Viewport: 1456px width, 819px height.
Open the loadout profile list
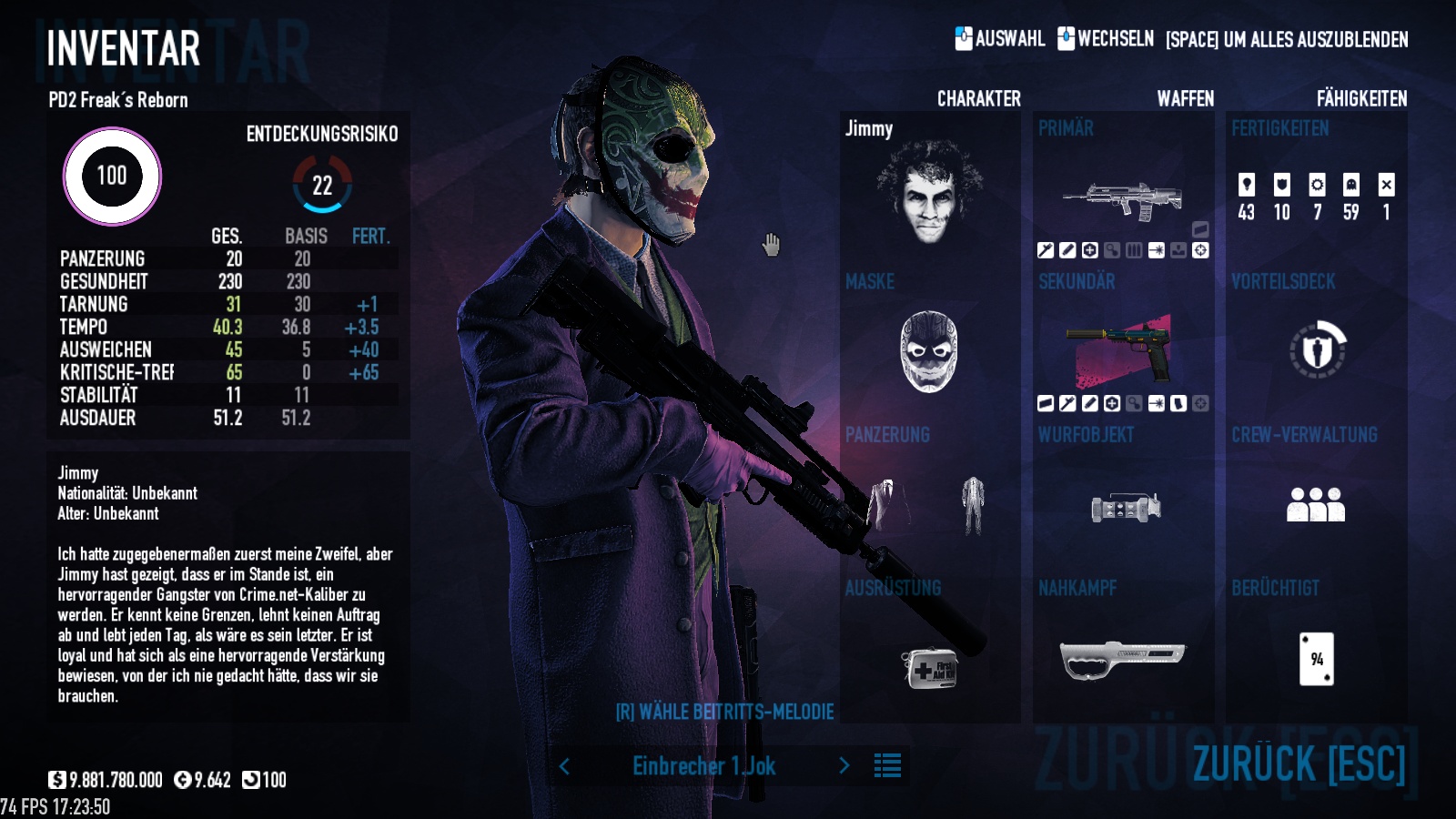point(887,766)
